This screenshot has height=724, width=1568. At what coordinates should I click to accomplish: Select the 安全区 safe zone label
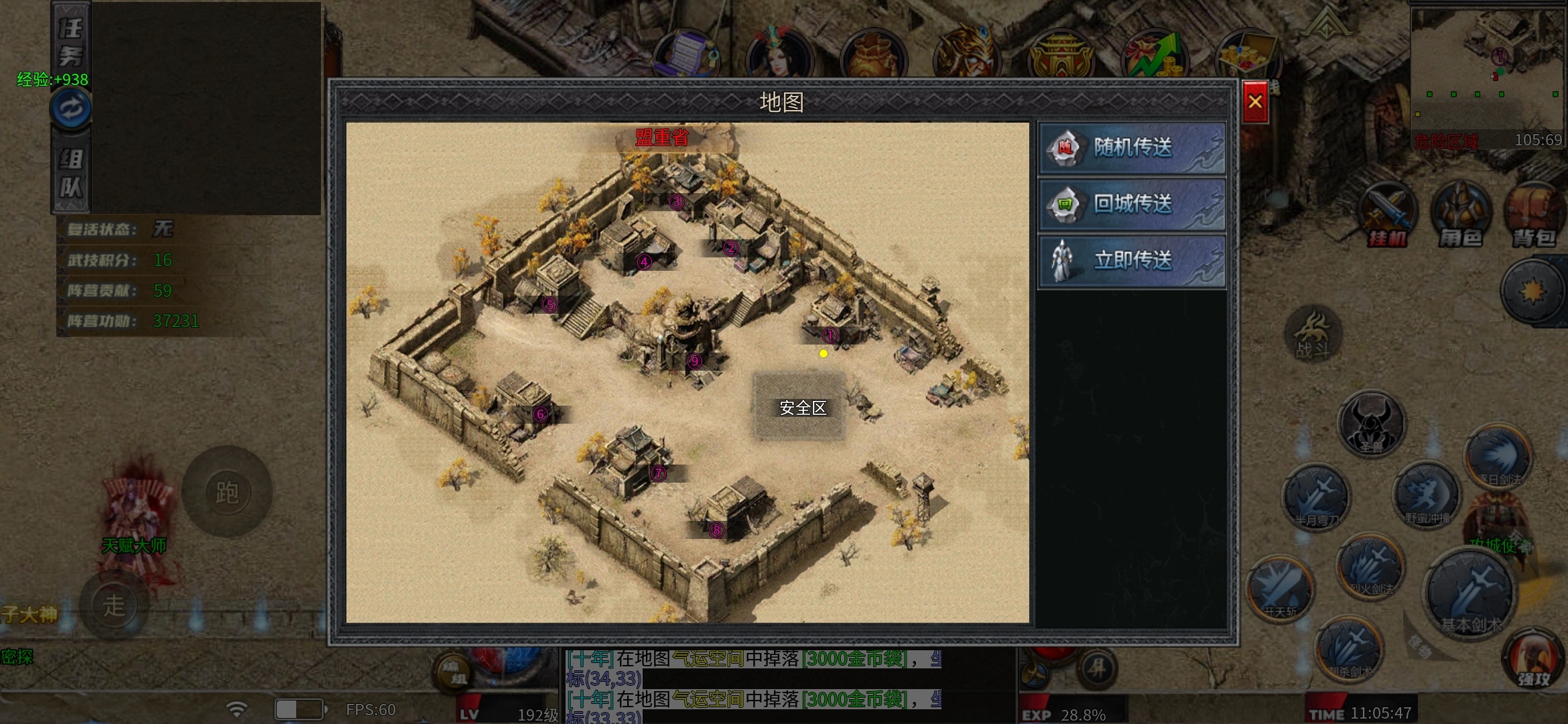pyautogui.click(x=802, y=408)
